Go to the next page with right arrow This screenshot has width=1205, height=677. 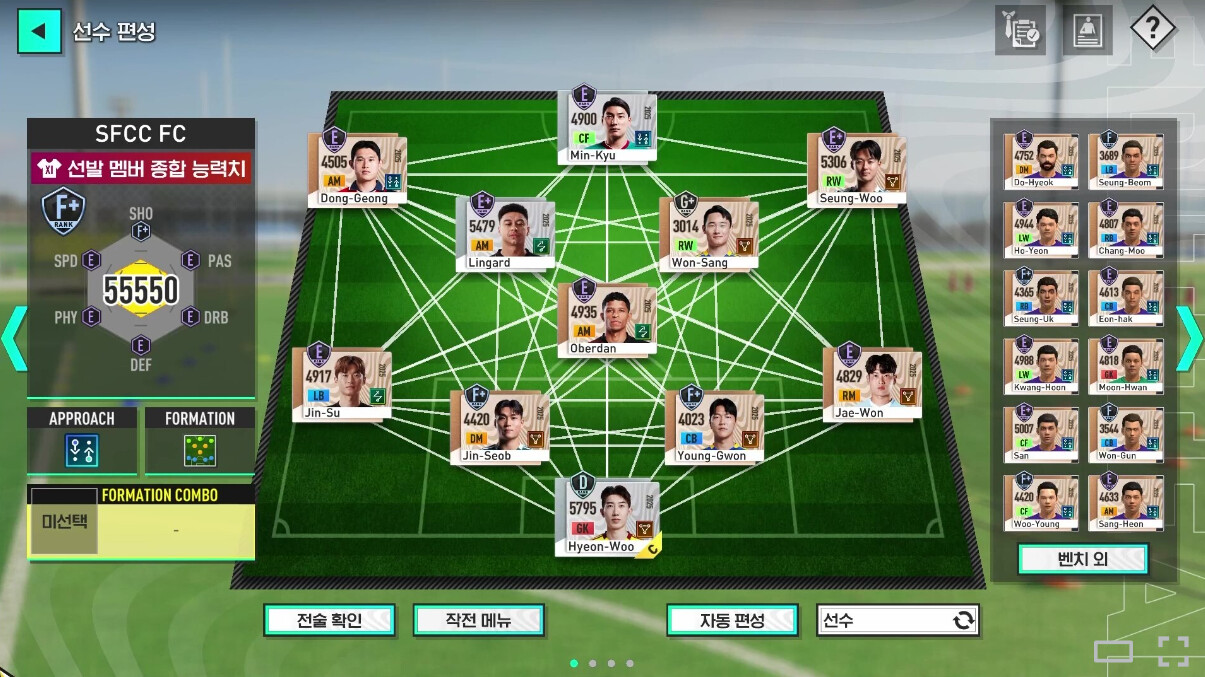tap(1189, 338)
